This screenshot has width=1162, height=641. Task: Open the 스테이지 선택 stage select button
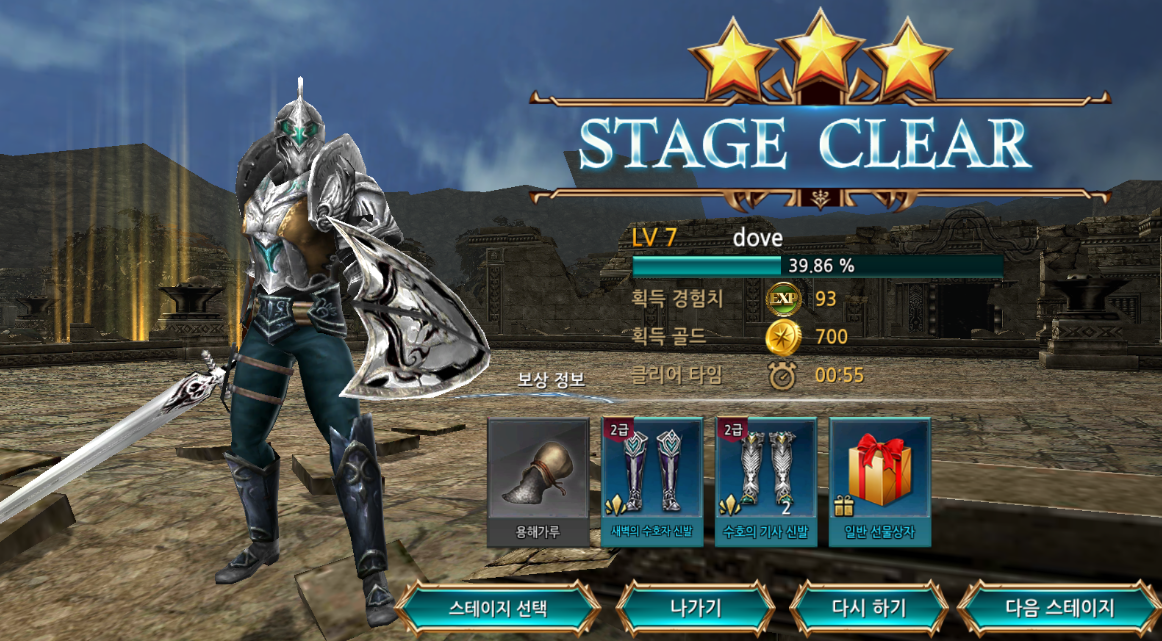(497, 607)
